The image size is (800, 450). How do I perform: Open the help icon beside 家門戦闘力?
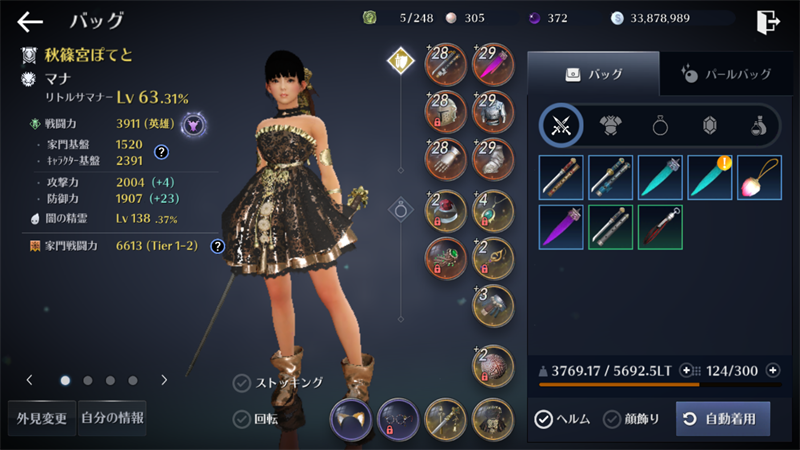pyautogui.click(x=217, y=246)
